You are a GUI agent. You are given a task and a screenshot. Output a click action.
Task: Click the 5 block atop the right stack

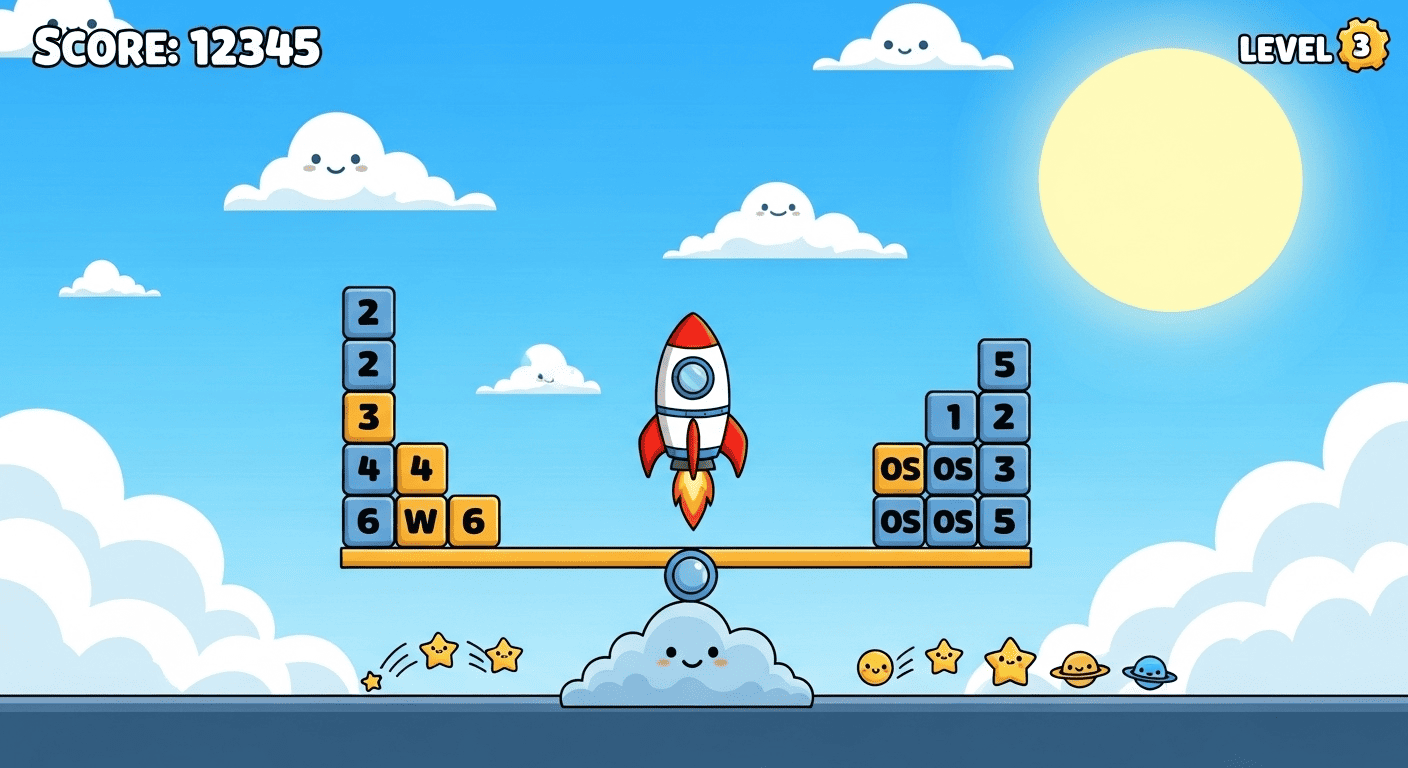pyautogui.click(x=1003, y=363)
